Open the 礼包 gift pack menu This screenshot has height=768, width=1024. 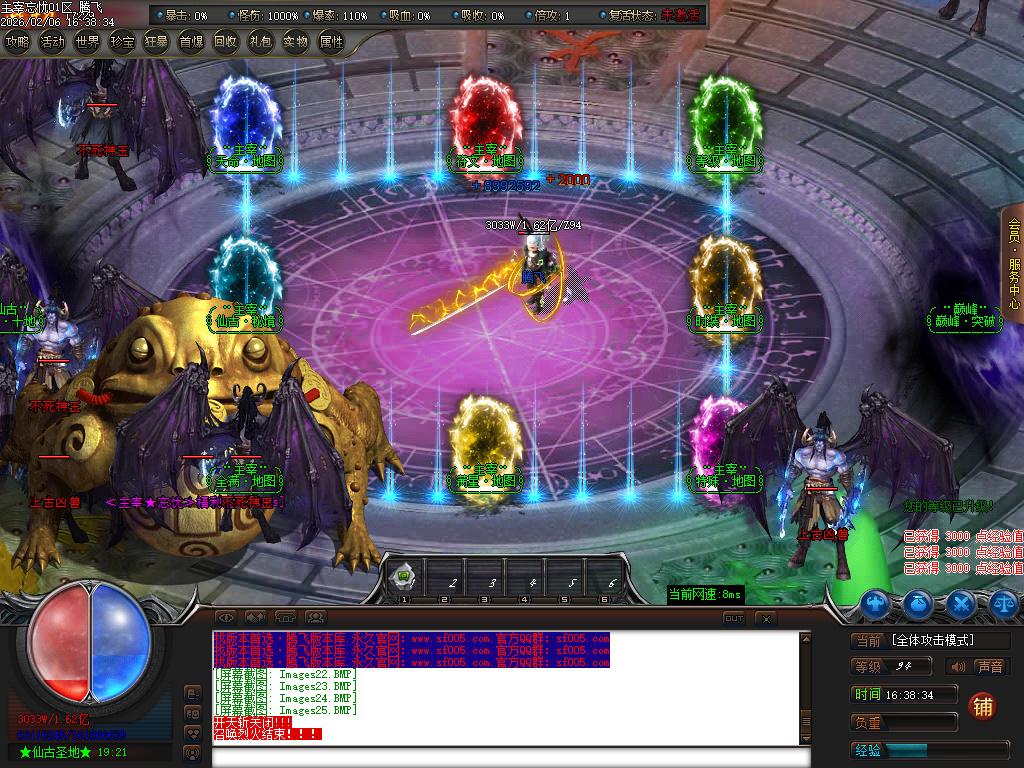point(260,42)
